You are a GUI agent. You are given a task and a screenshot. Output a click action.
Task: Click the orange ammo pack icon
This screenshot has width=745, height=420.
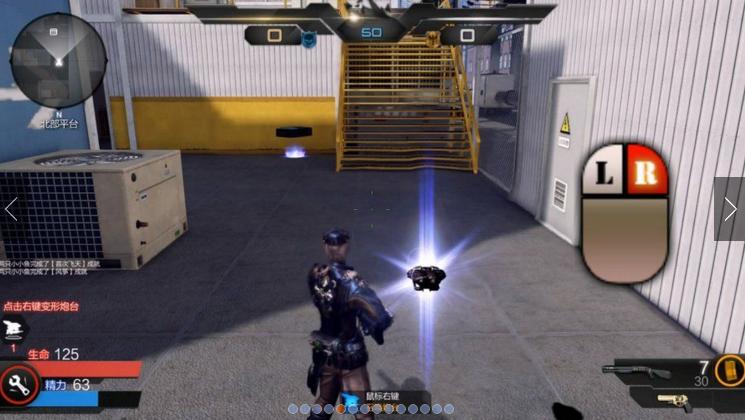(x=730, y=369)
